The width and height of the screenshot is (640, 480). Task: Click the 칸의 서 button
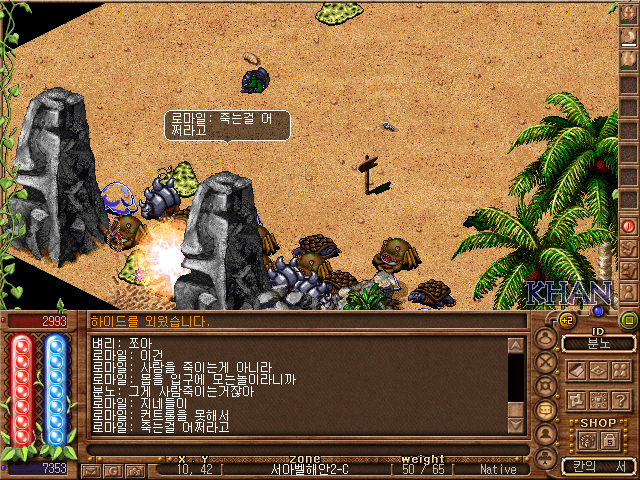click(598, 466)
